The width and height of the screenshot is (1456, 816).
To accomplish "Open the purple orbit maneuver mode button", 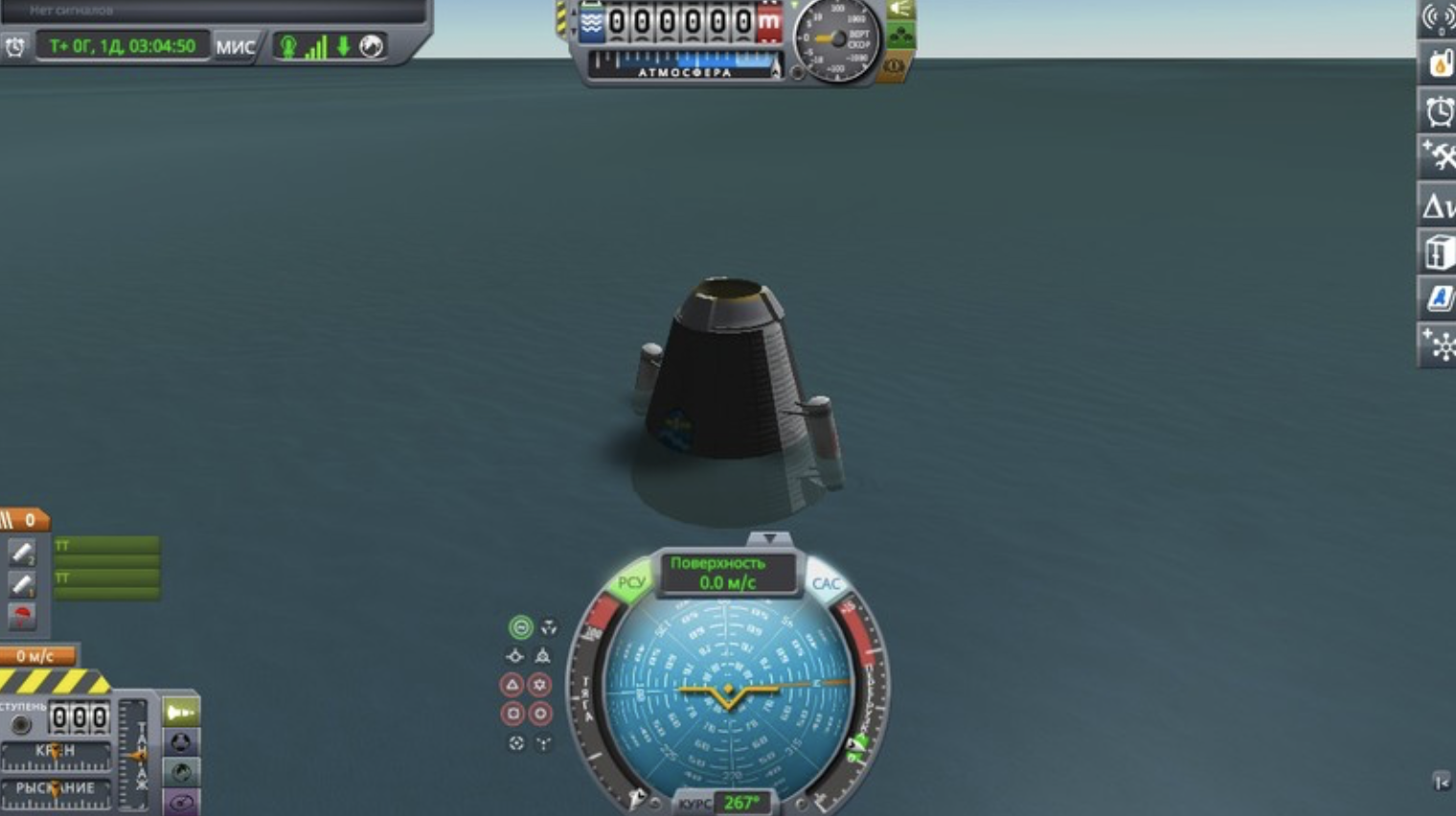I will 181,802.
